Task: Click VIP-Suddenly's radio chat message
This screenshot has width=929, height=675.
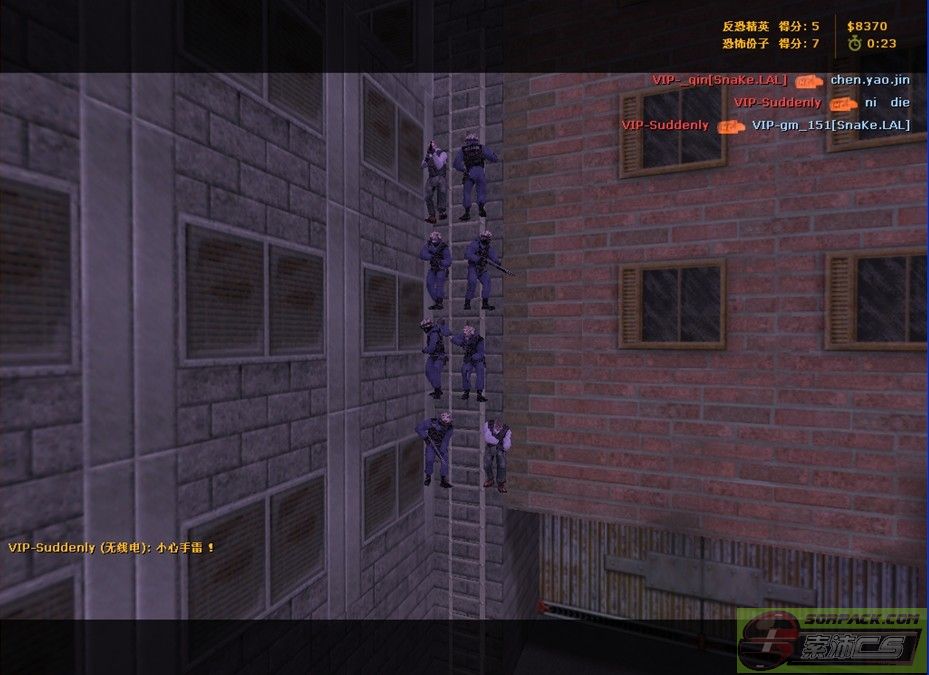Action: click(x=111, y=547)
